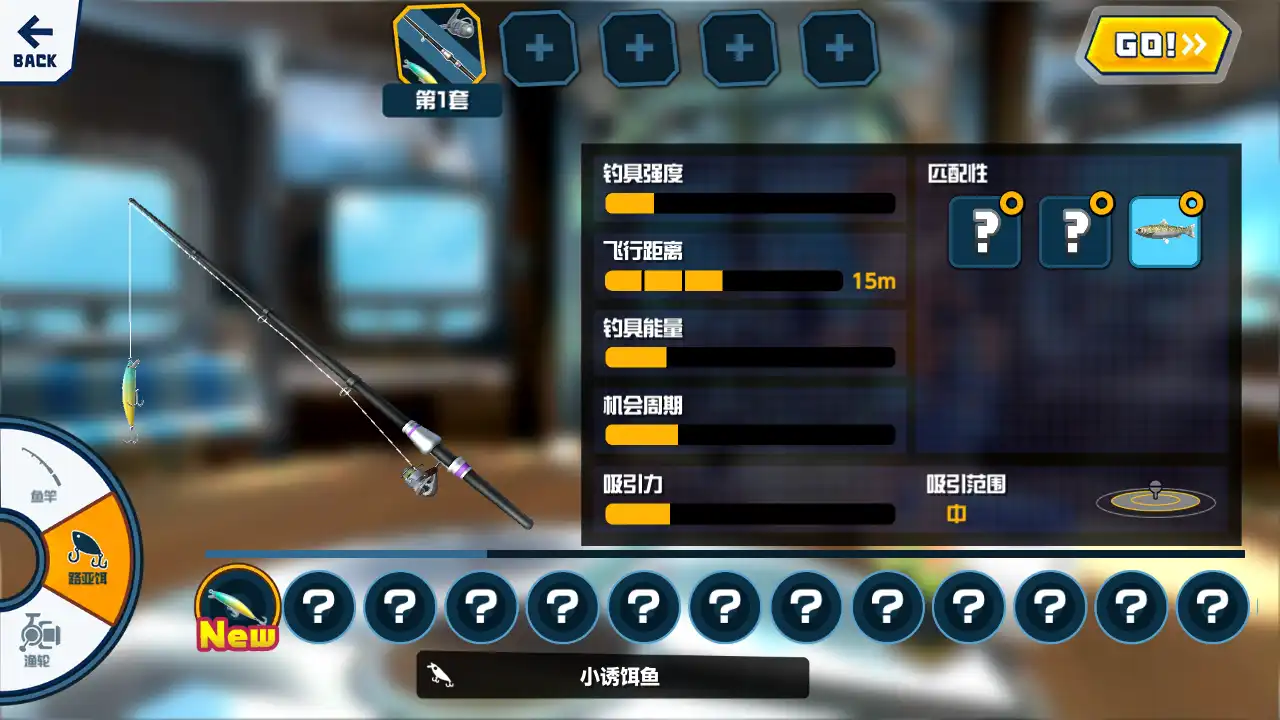The height and width of the screenshot is (720, 1280).
Task: Open the 渔轮 reel category
Action: pyautogui.click(x=40, y=640)
